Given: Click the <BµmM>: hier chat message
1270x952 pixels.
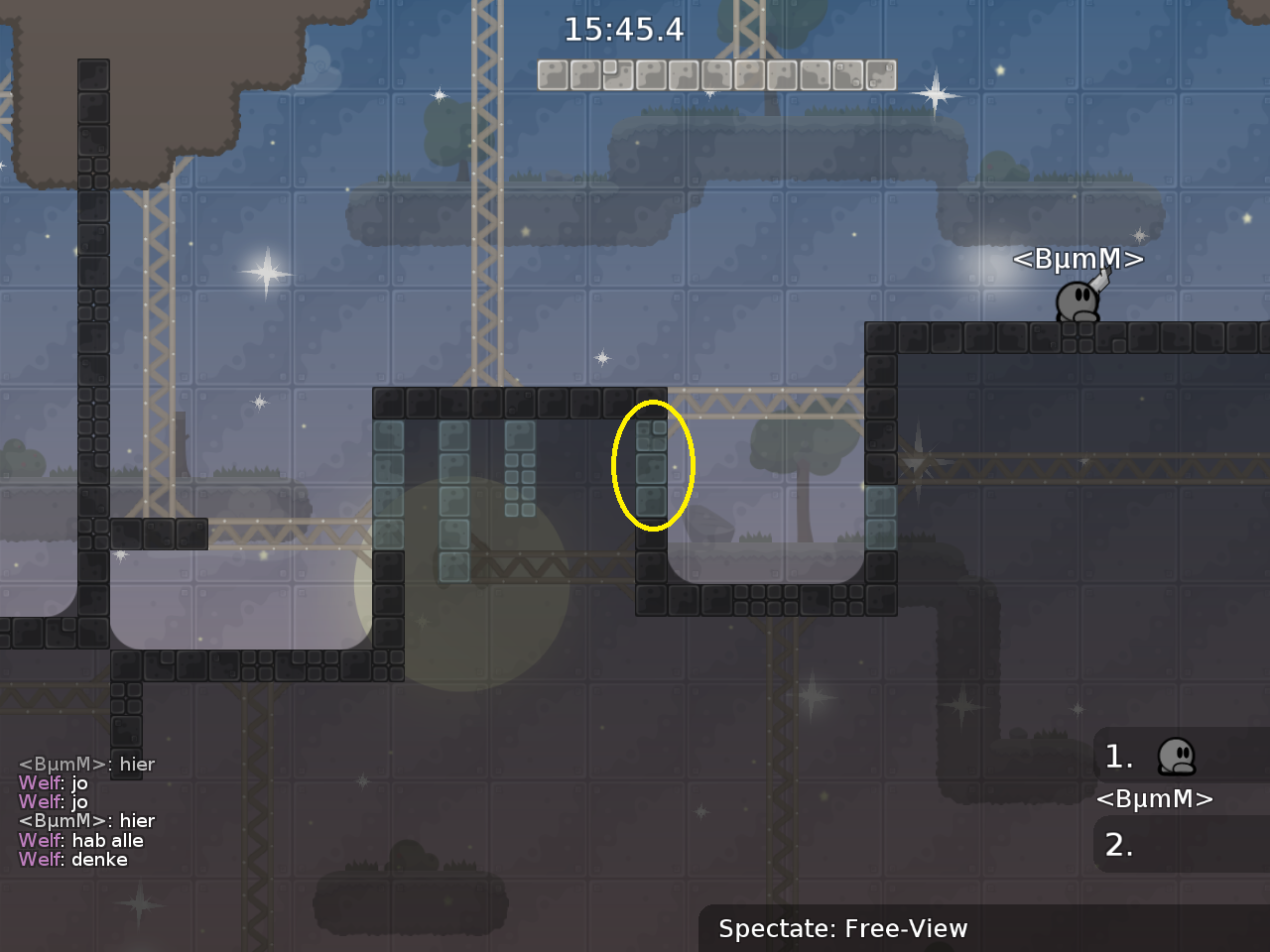Looking at the screenshot, I should pos(86,765).
